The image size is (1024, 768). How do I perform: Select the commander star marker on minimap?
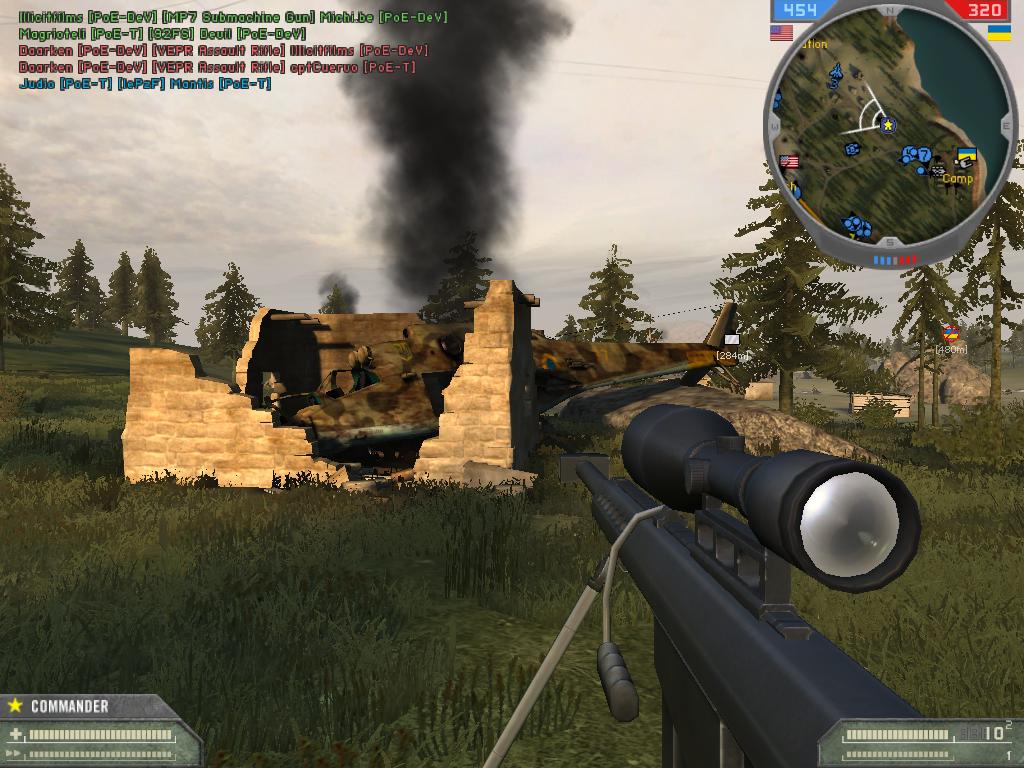pos(887,125)
